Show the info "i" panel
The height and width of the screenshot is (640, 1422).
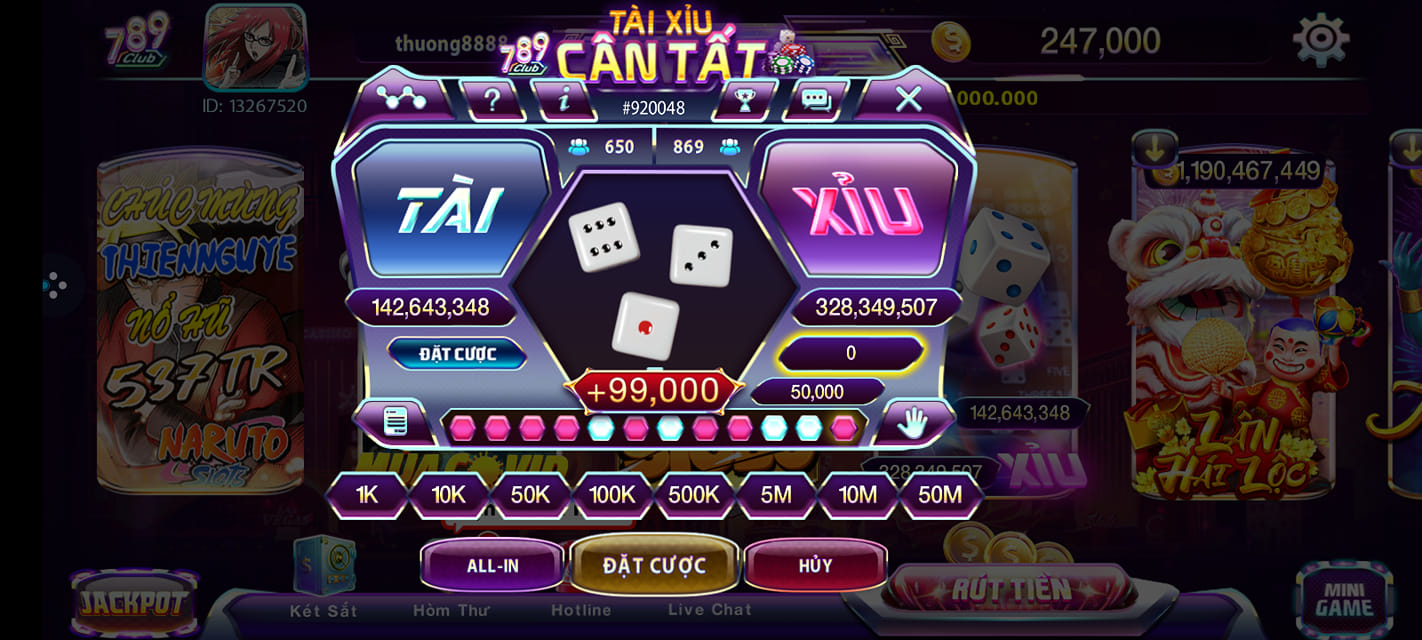point(564,99)
